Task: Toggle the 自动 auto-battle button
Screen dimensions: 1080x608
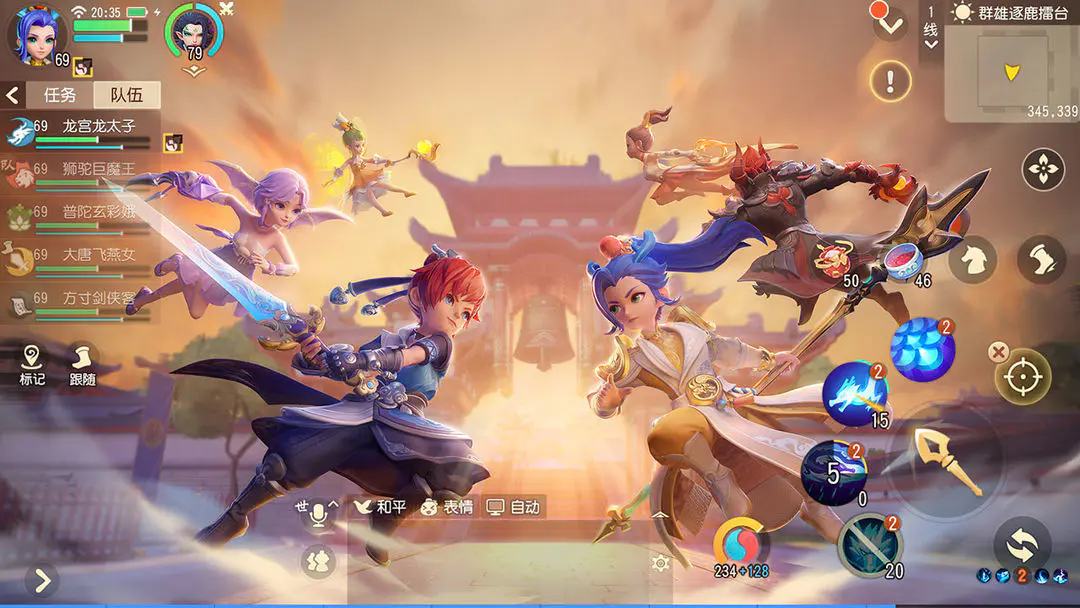Action: [513, 507]
